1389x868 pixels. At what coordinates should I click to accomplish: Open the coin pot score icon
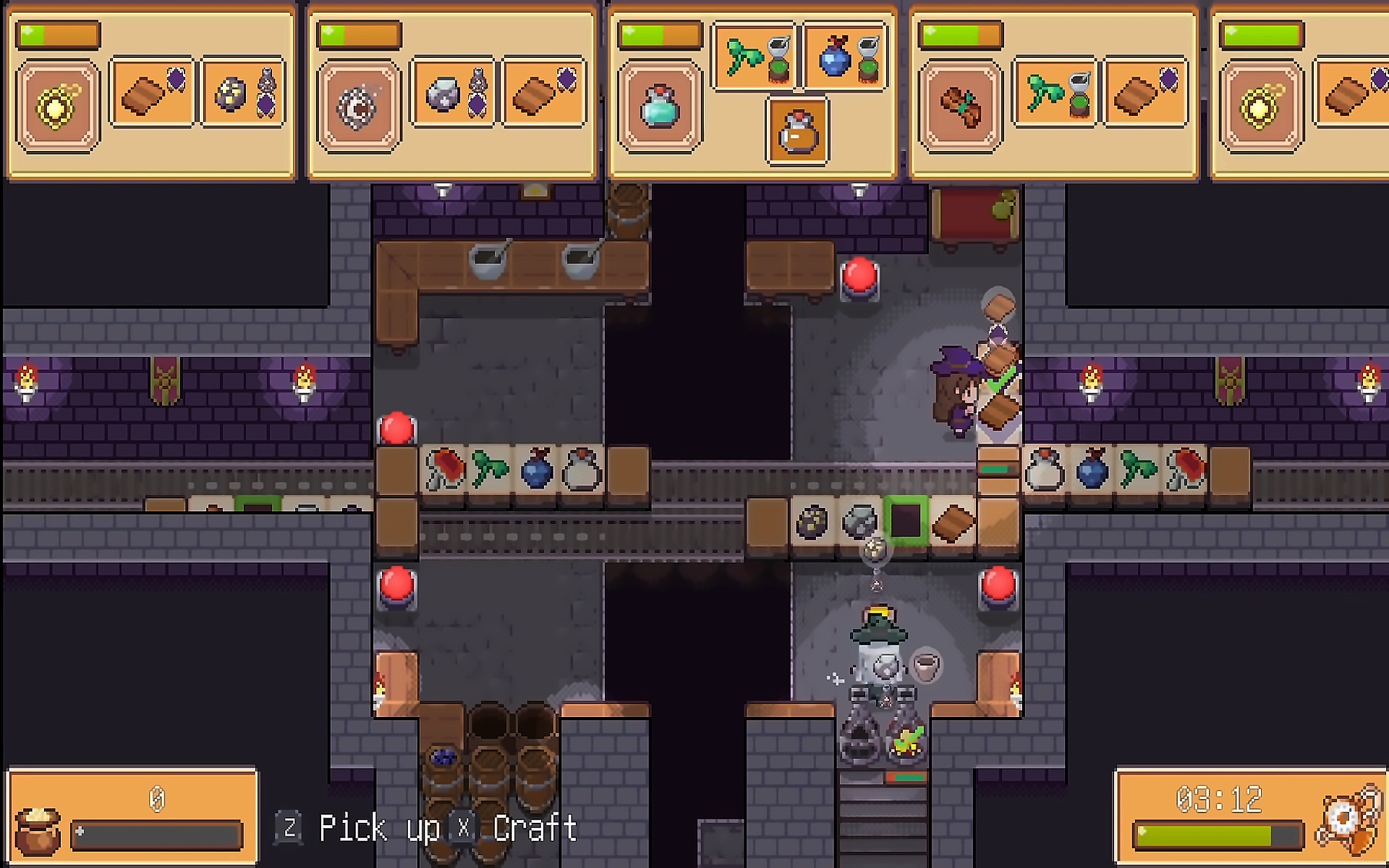(37, 831)
